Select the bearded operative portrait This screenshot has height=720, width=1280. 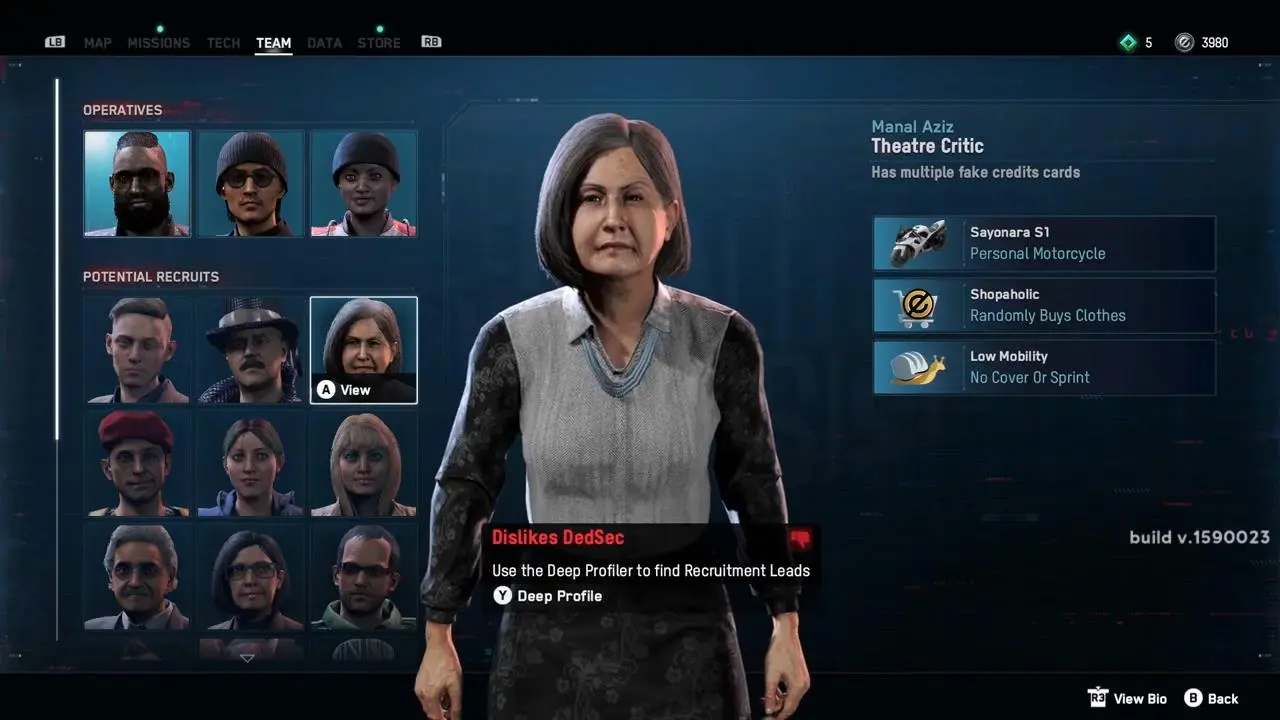pyautogui.click(x=137, y=182)
